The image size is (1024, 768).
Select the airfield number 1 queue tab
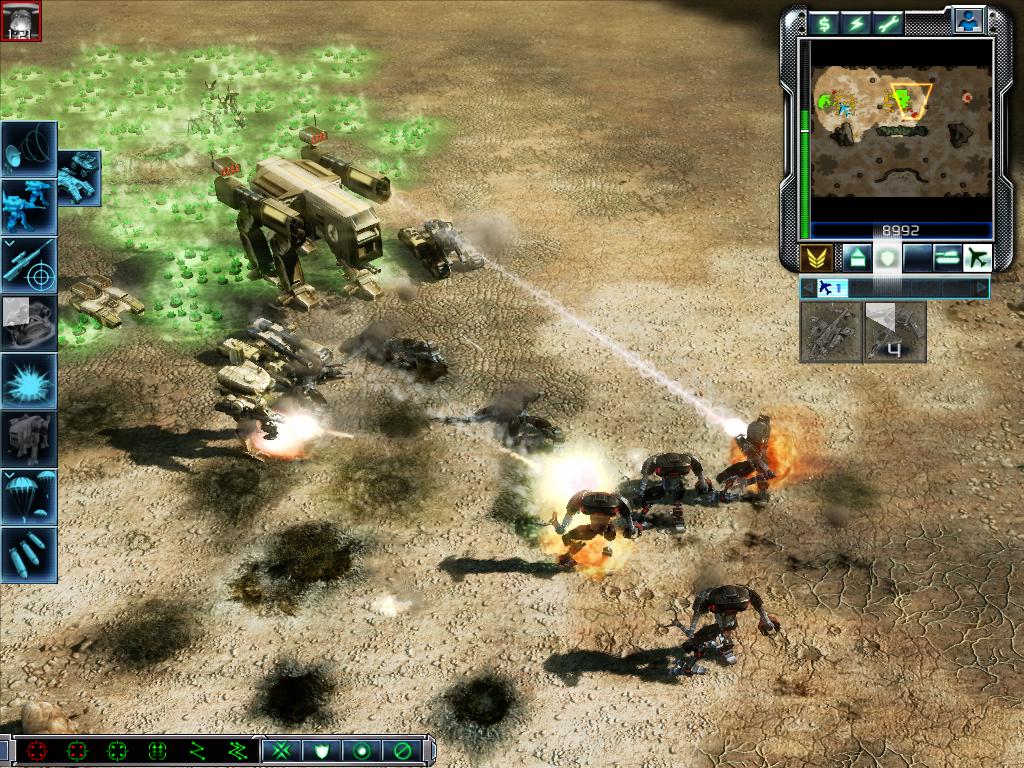[831, 288]
